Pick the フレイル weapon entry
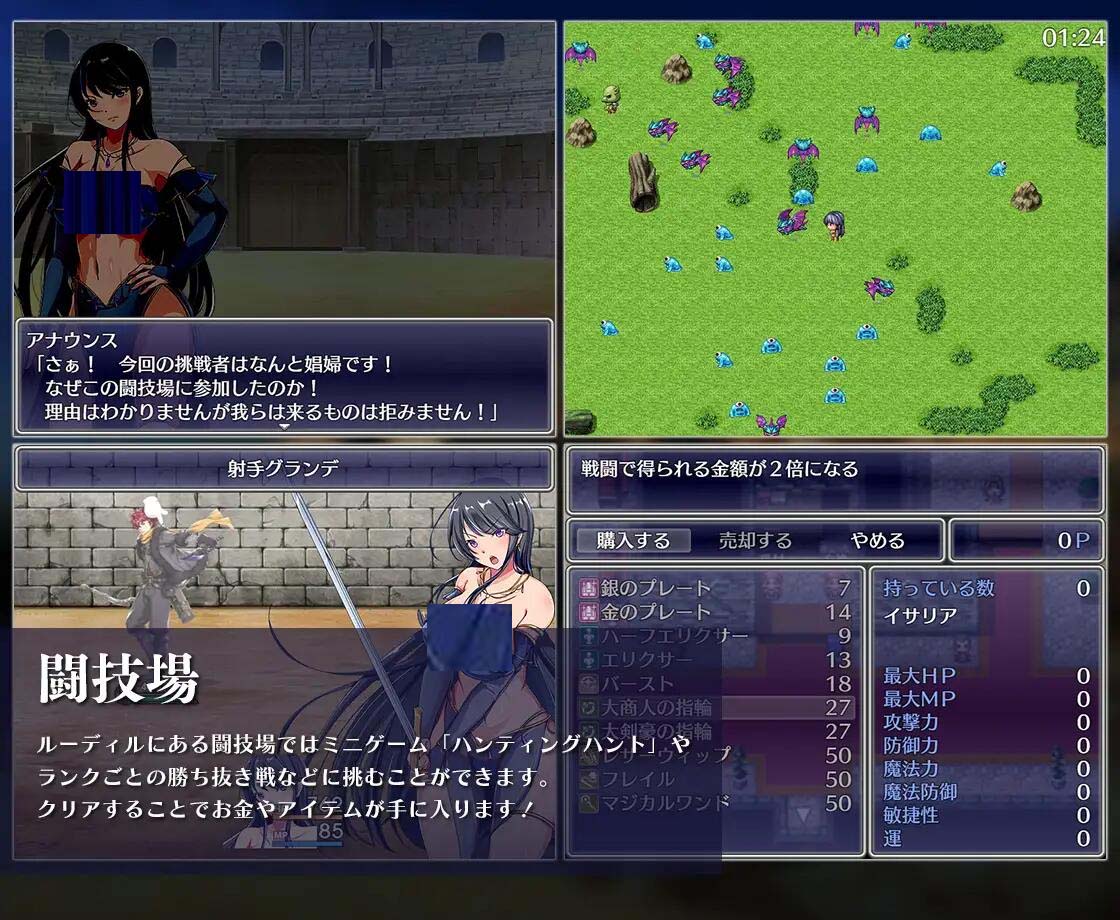The width and height of the screenshot is (1120, 920). tap(715, 779)
